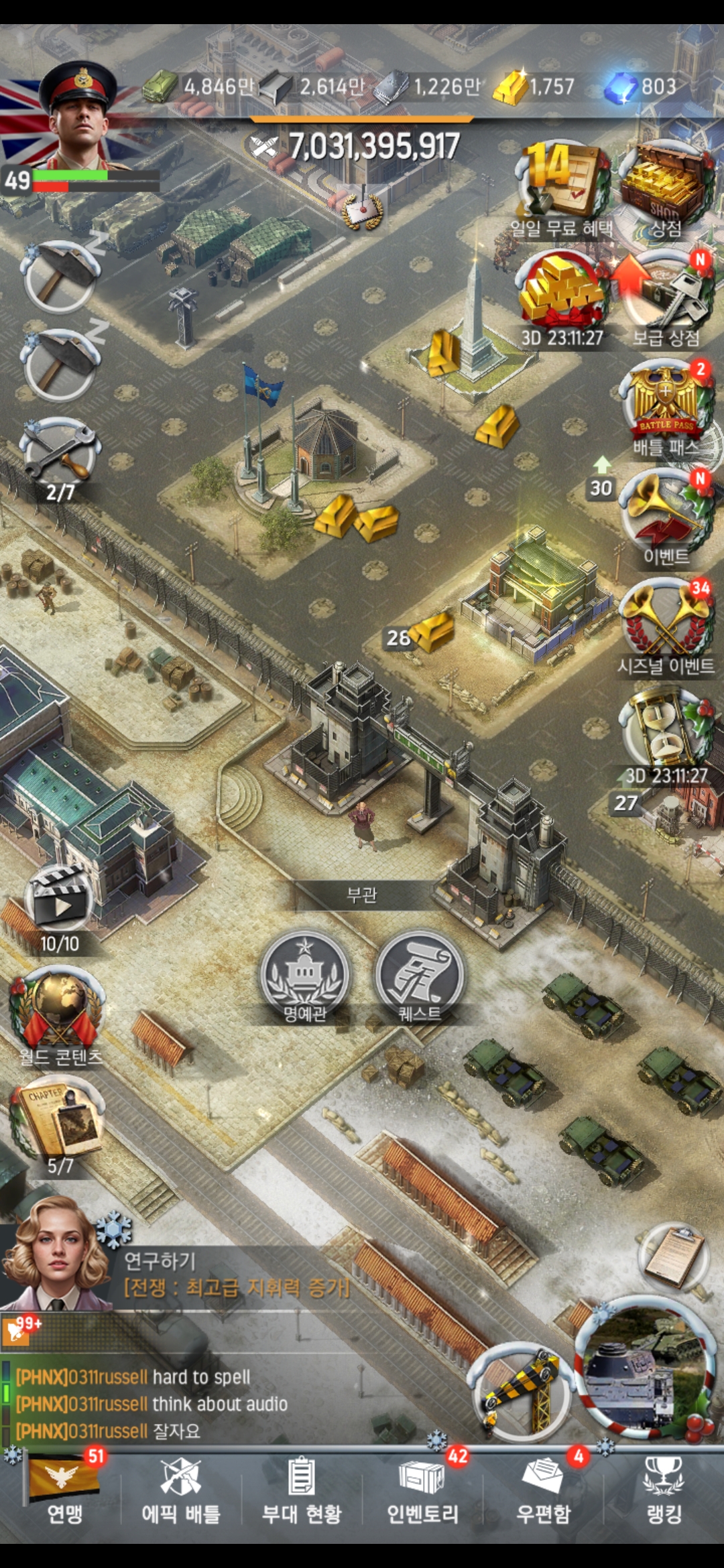
Task: Tap the 연구하기 research recommendation banner
Action: point(235,1273)
